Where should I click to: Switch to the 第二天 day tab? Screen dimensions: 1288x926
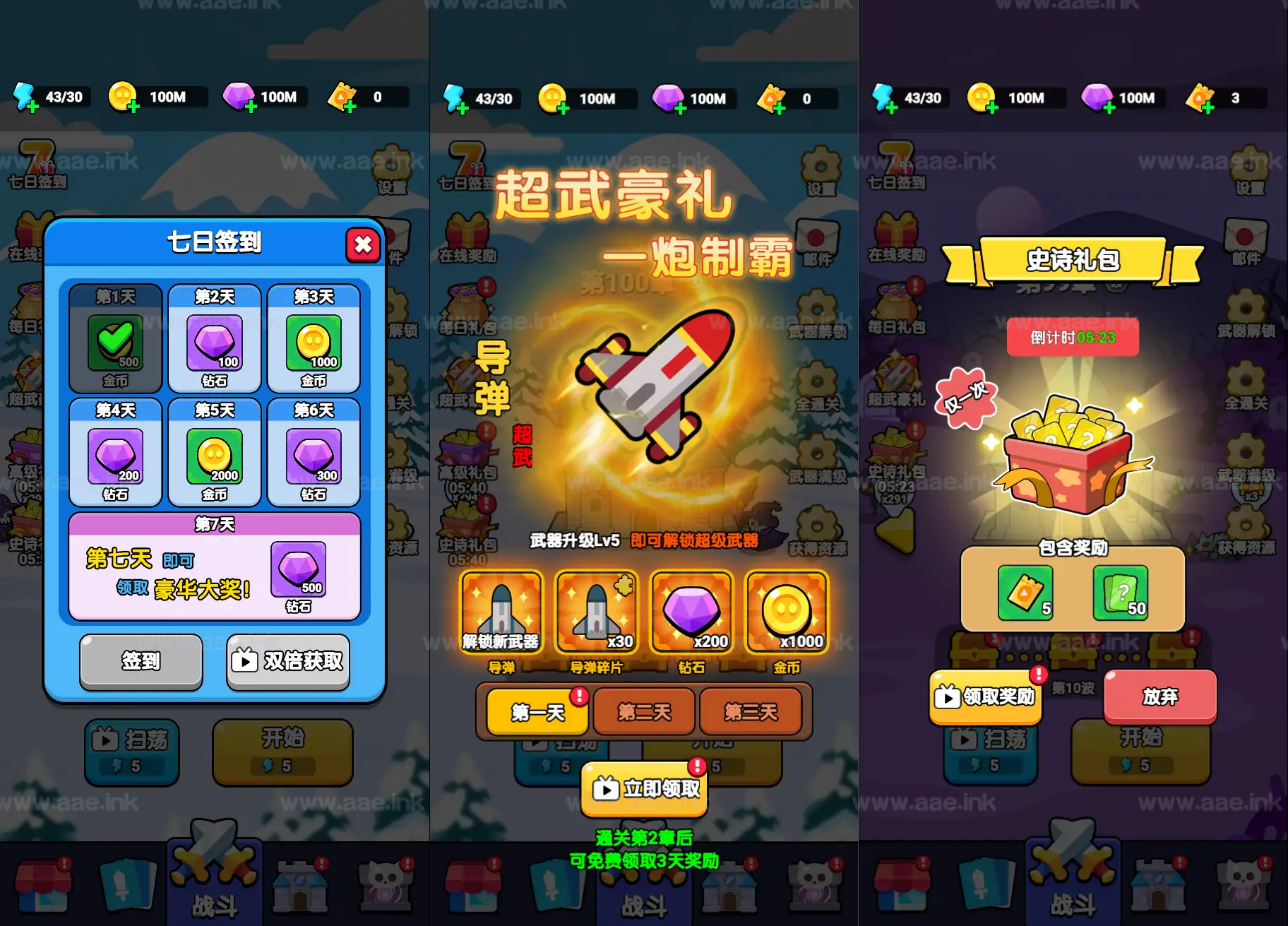[643, 713]
